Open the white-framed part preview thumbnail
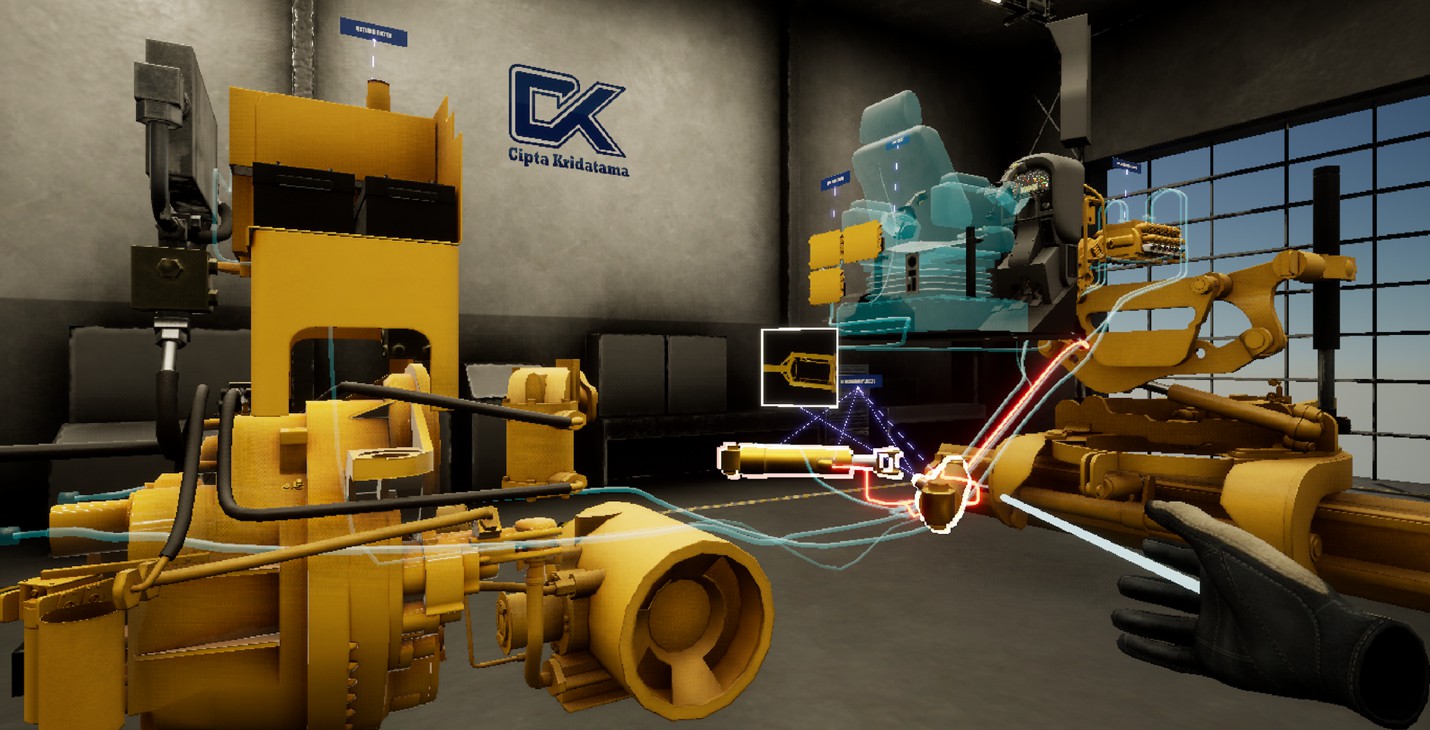Screen dimensions: 1430x730 point(799,367)
